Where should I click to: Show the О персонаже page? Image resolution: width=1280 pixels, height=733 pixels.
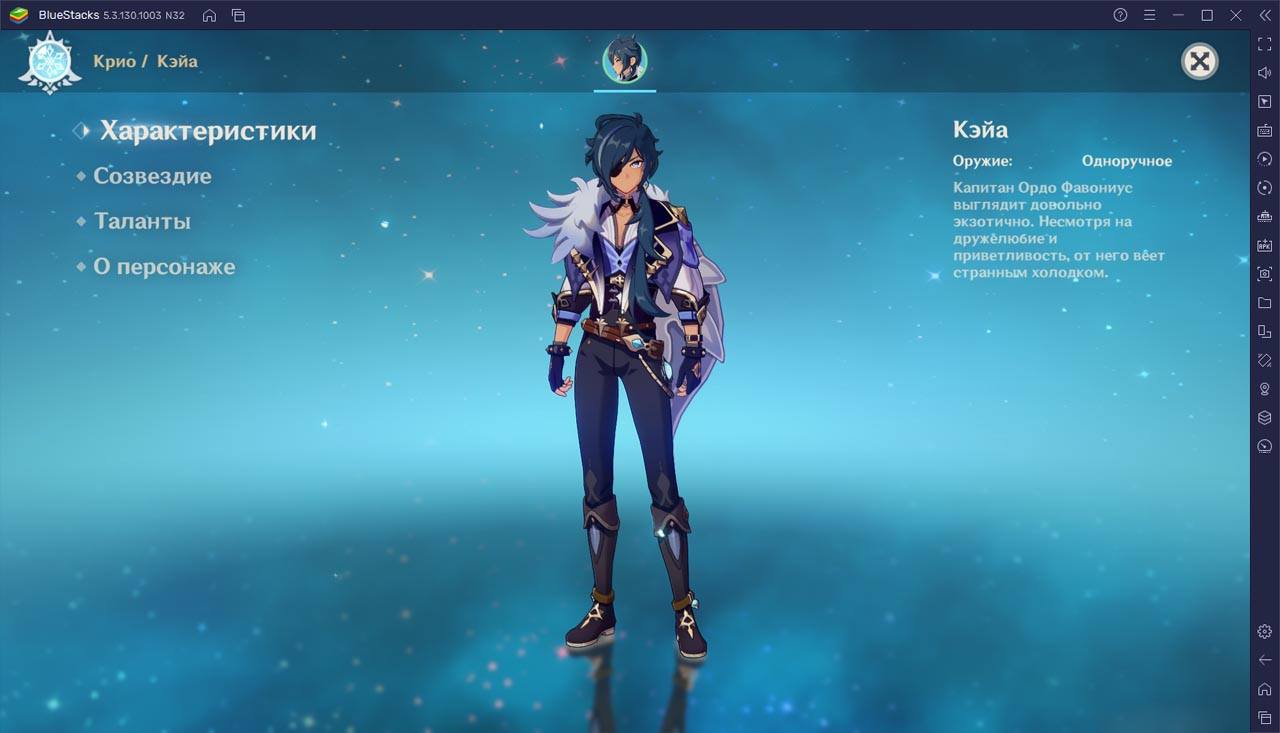coord(164,267)
